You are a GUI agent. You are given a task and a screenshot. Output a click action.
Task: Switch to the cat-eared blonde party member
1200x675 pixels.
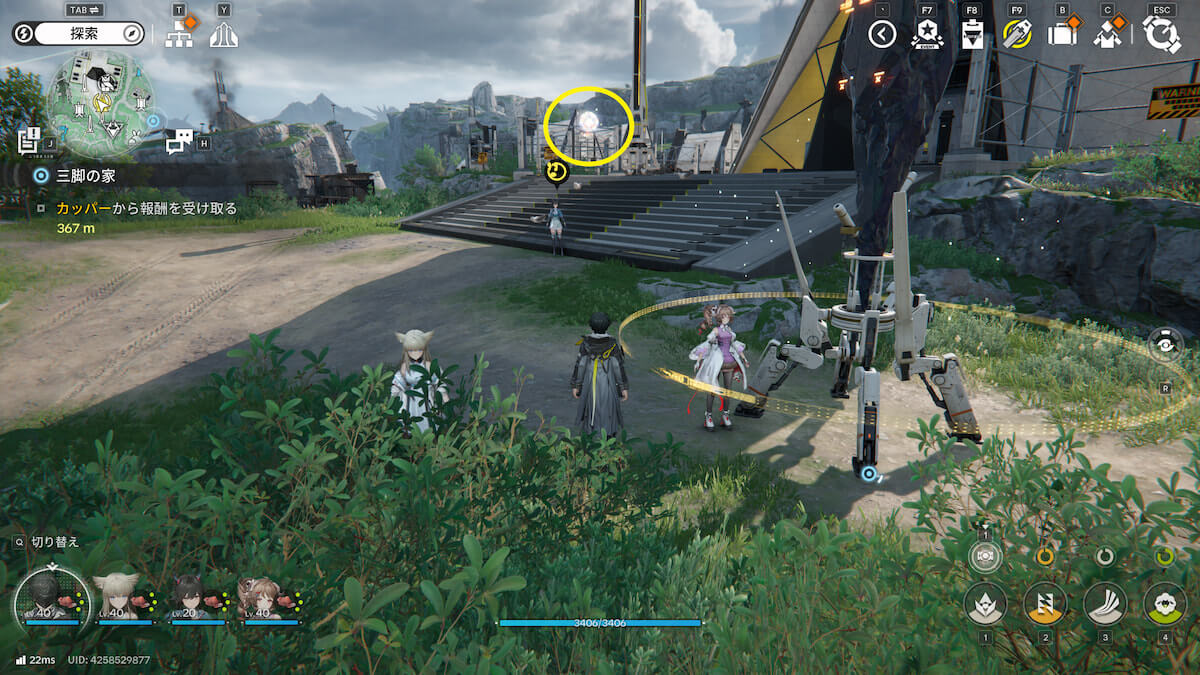(115, 598)
